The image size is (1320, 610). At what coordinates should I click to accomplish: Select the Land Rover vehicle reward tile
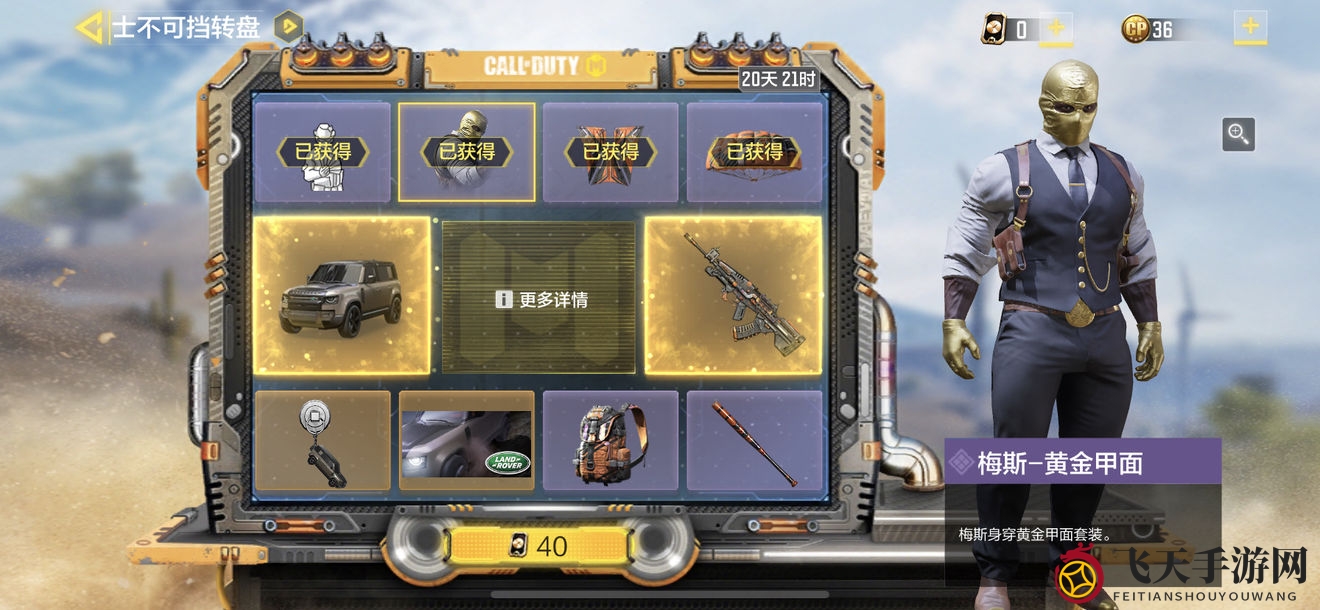tap(342, 297)
